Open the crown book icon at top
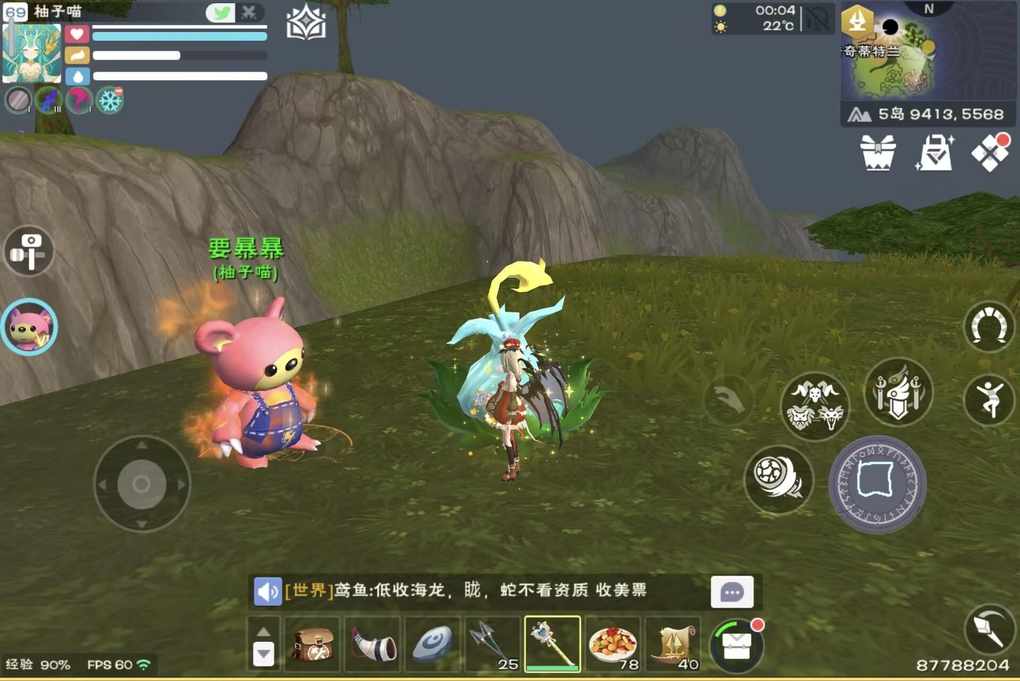Viewport: 1020px width, 681px height. click(x=306, y=24)
